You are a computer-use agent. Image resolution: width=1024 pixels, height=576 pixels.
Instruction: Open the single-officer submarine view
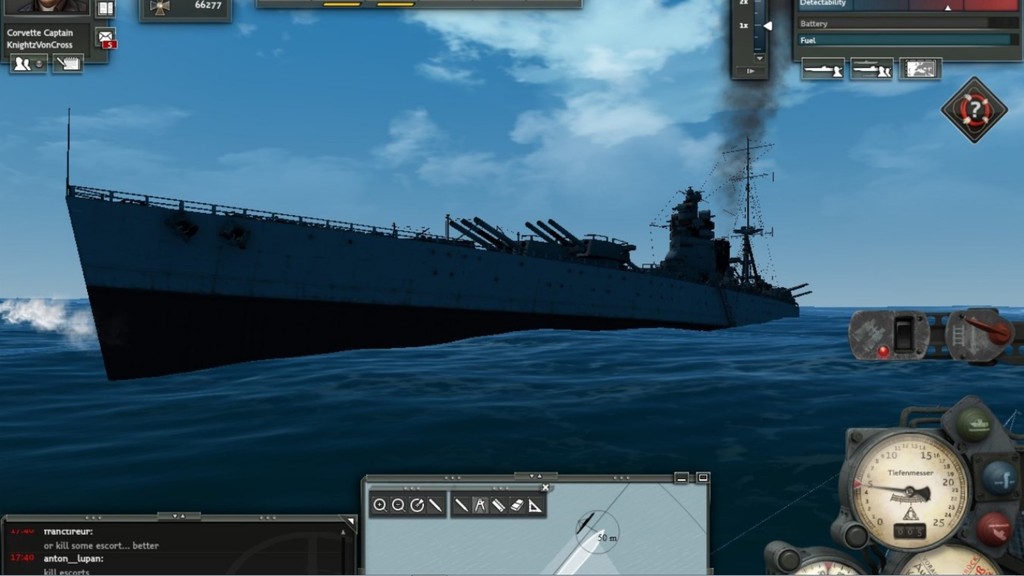click(822, 69)
